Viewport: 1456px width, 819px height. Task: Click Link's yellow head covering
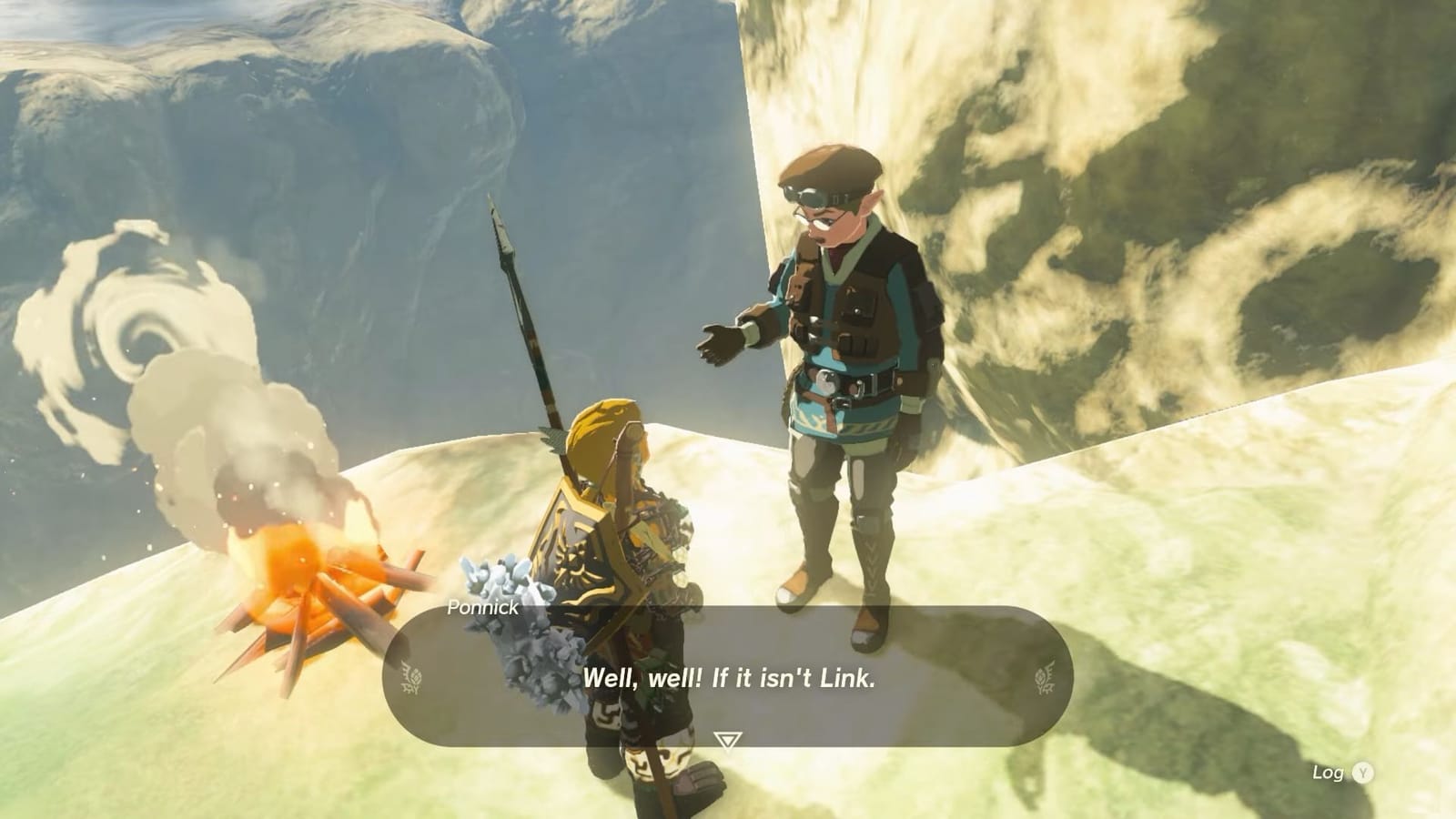tap(601, 428)
